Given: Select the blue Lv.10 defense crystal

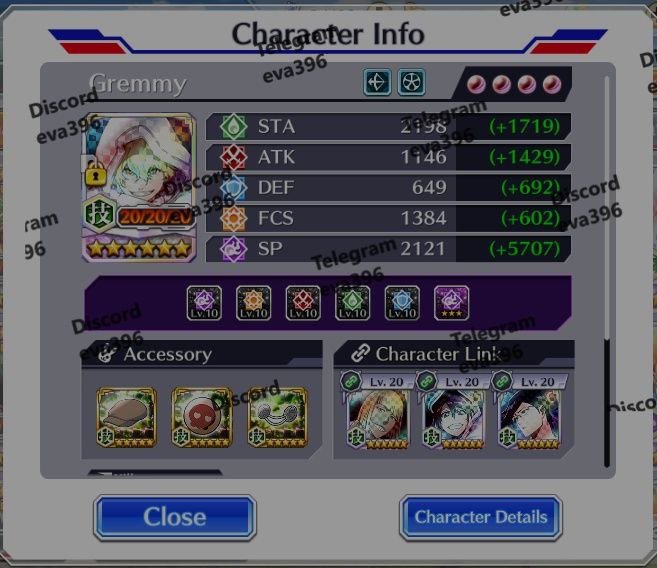Looking at the screenshot, I should click(x=402, y=303).
